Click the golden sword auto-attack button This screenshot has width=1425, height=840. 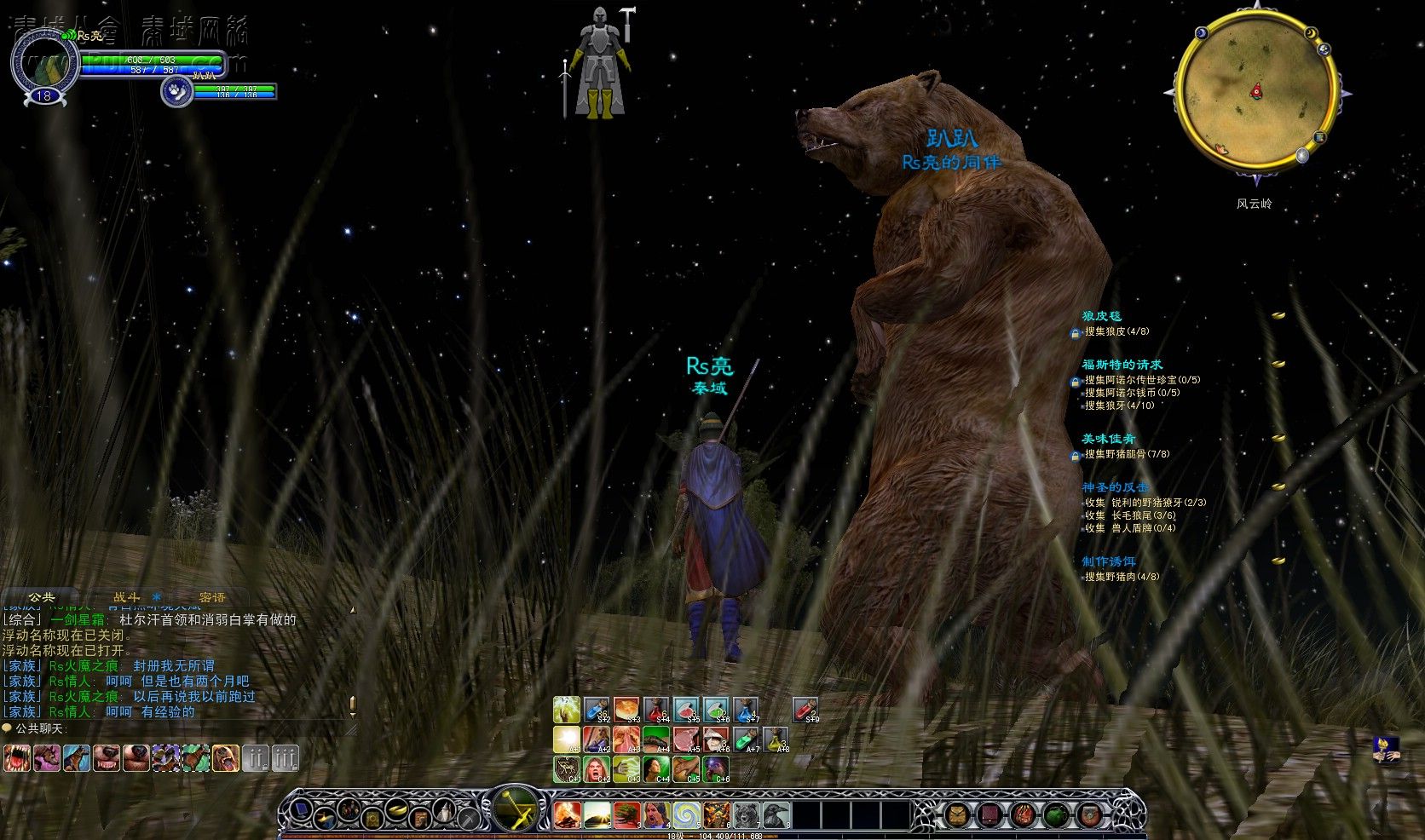516,808
